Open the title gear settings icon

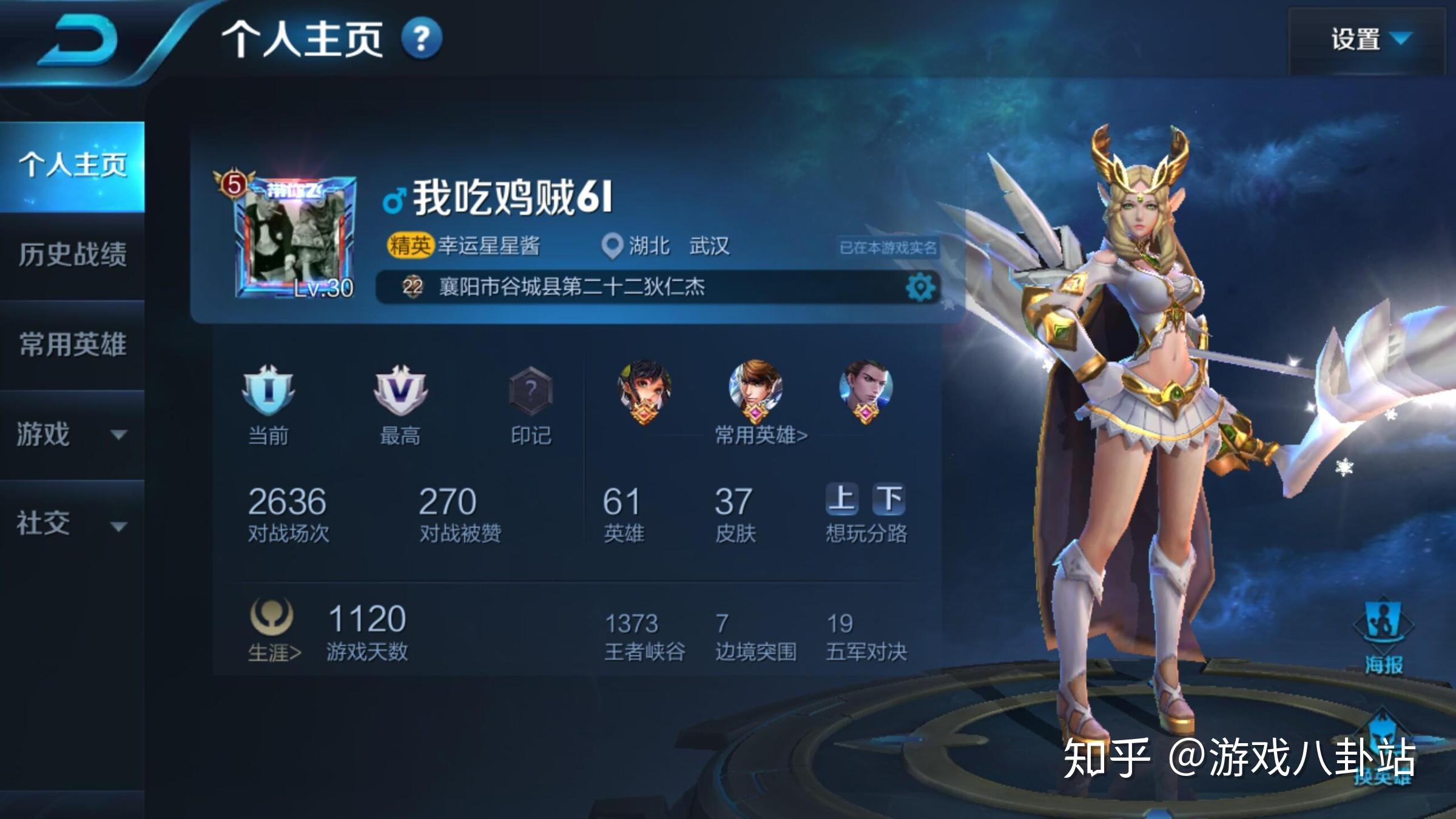coord(920,287)
